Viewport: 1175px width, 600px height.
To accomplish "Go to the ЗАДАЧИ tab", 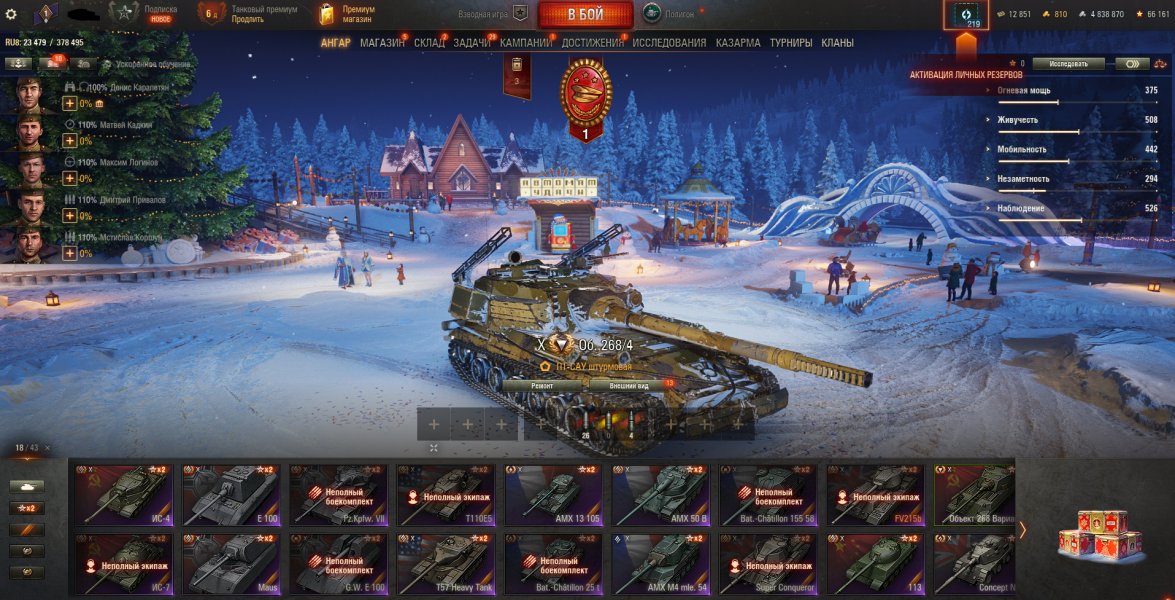I will [x=471, y=43].
